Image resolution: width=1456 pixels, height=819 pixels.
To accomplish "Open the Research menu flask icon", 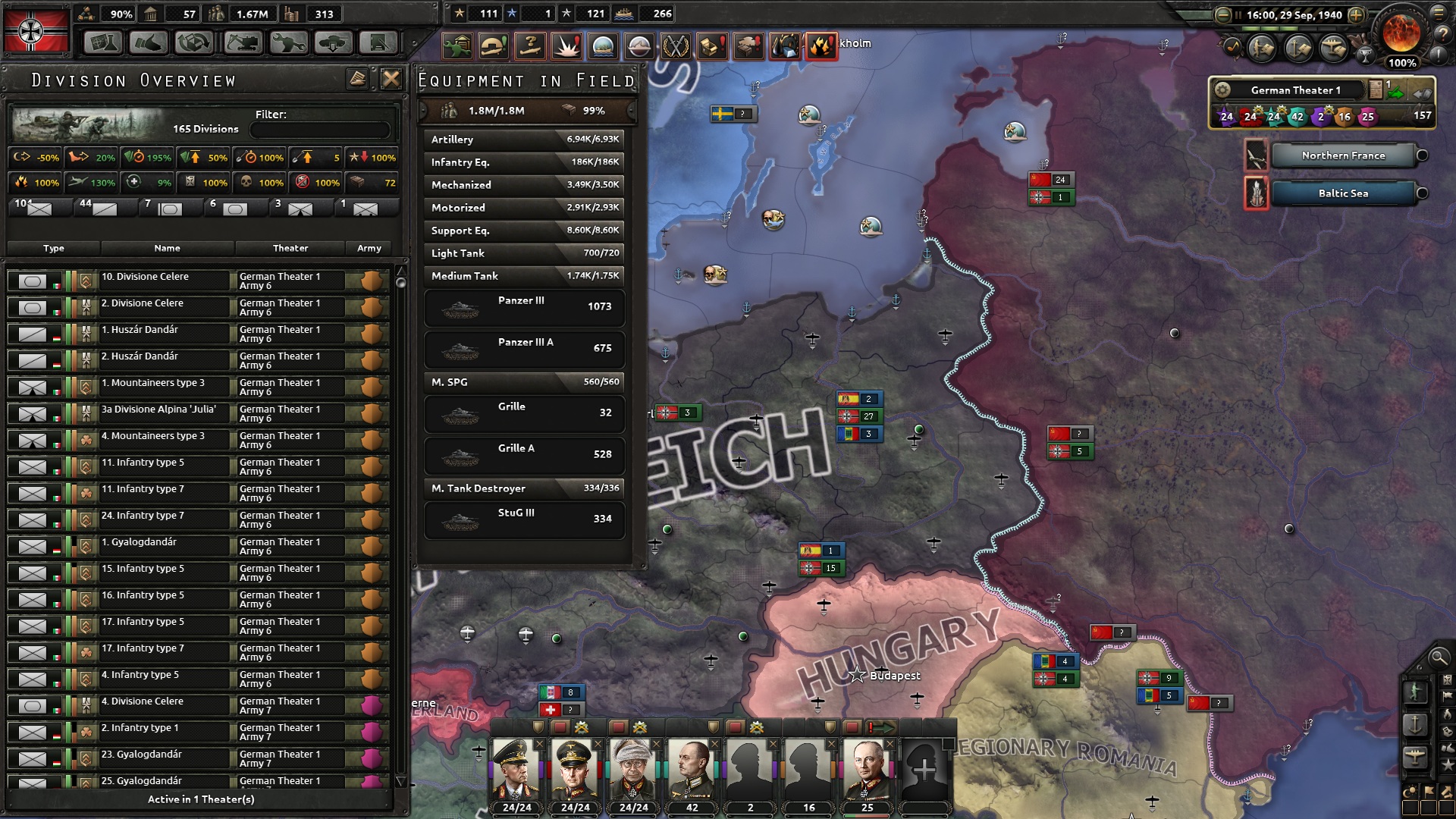I will click(x=102, y=43).
